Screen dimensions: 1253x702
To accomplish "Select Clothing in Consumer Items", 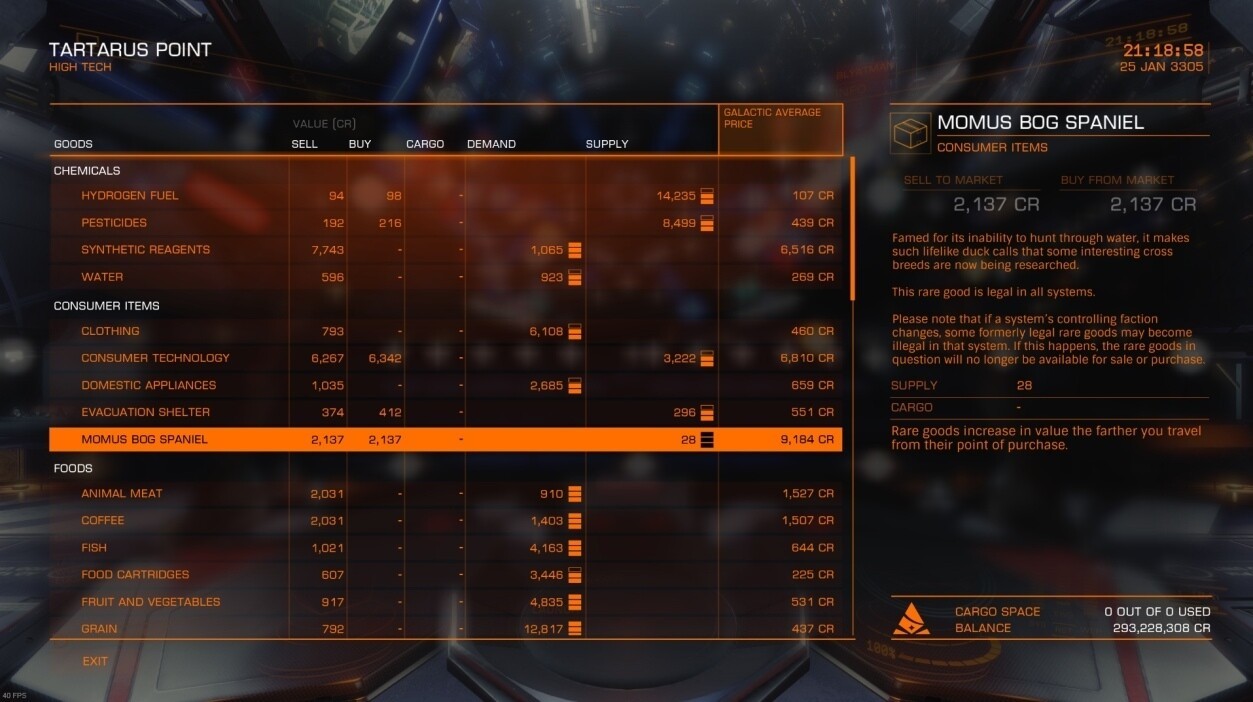I will (x=110, y=331).
